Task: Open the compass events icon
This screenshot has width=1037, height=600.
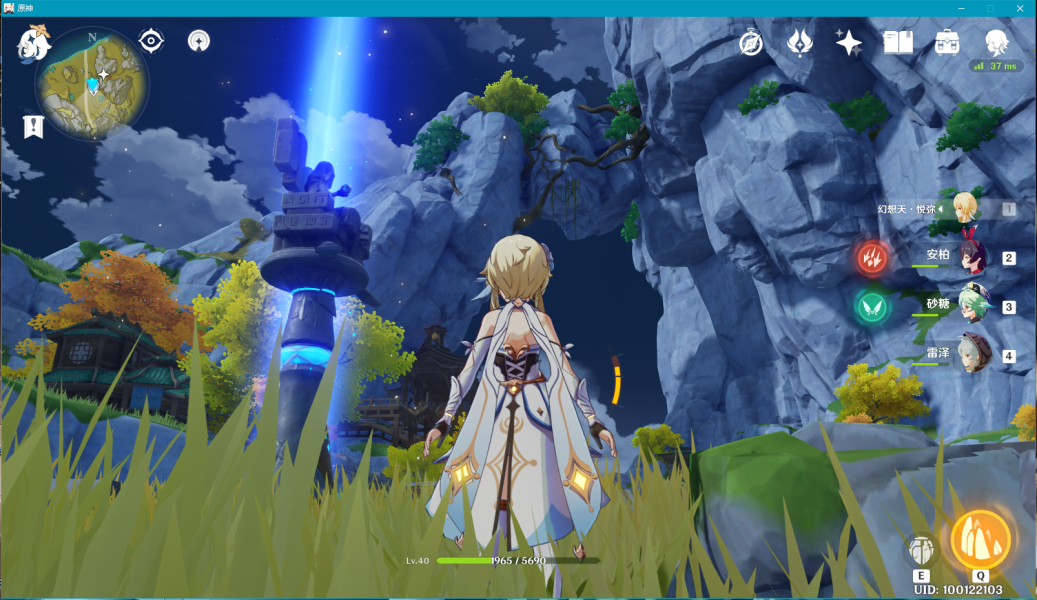Action: point(751,42)
